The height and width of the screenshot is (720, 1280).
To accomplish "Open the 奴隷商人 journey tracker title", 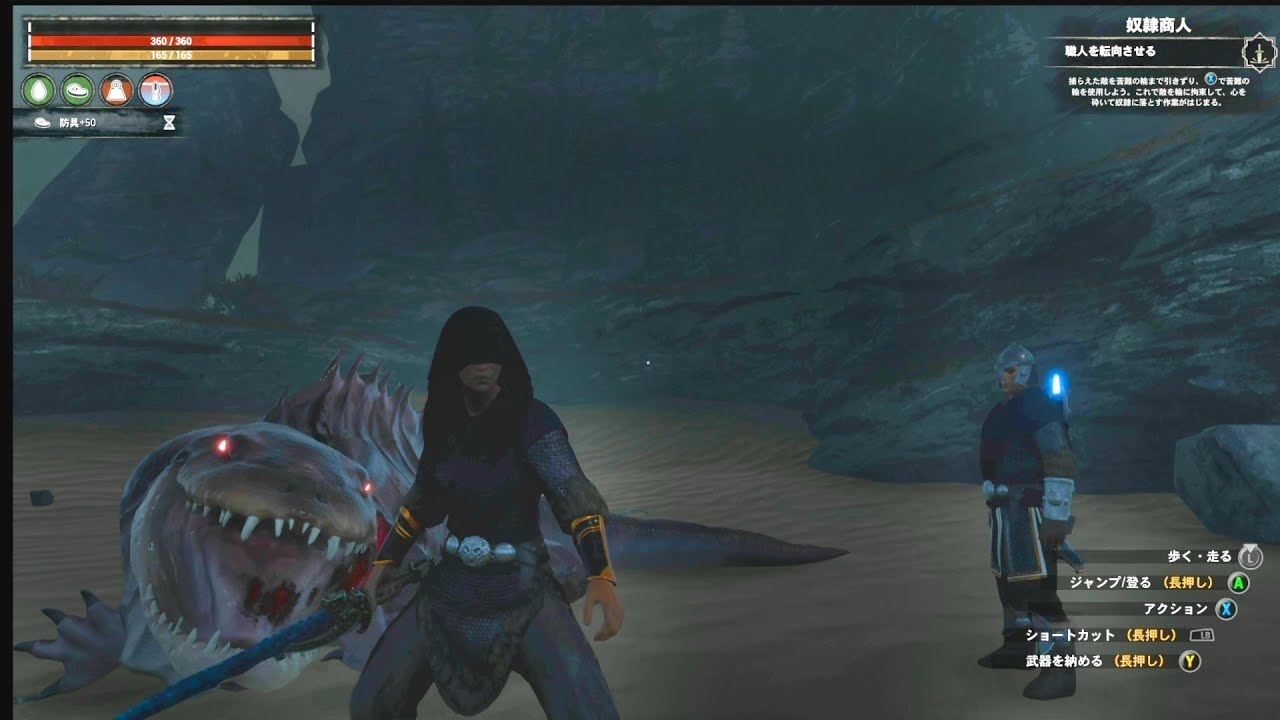I will (x=1158, y=25).
